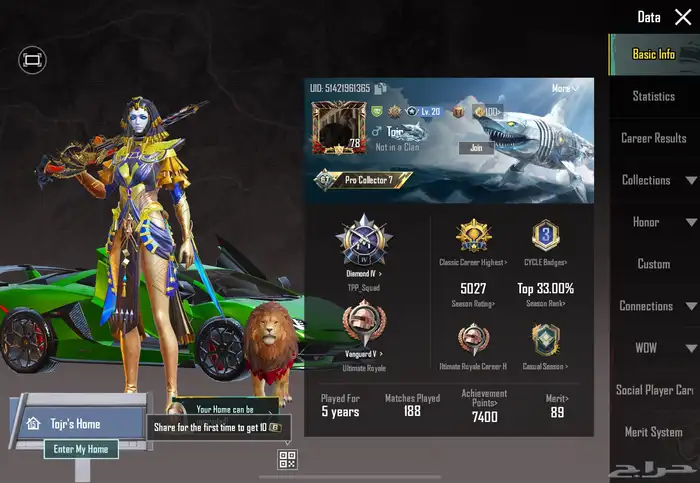Close the Data screen
Screen dimensions: 700x483
[x=683, y=17]
